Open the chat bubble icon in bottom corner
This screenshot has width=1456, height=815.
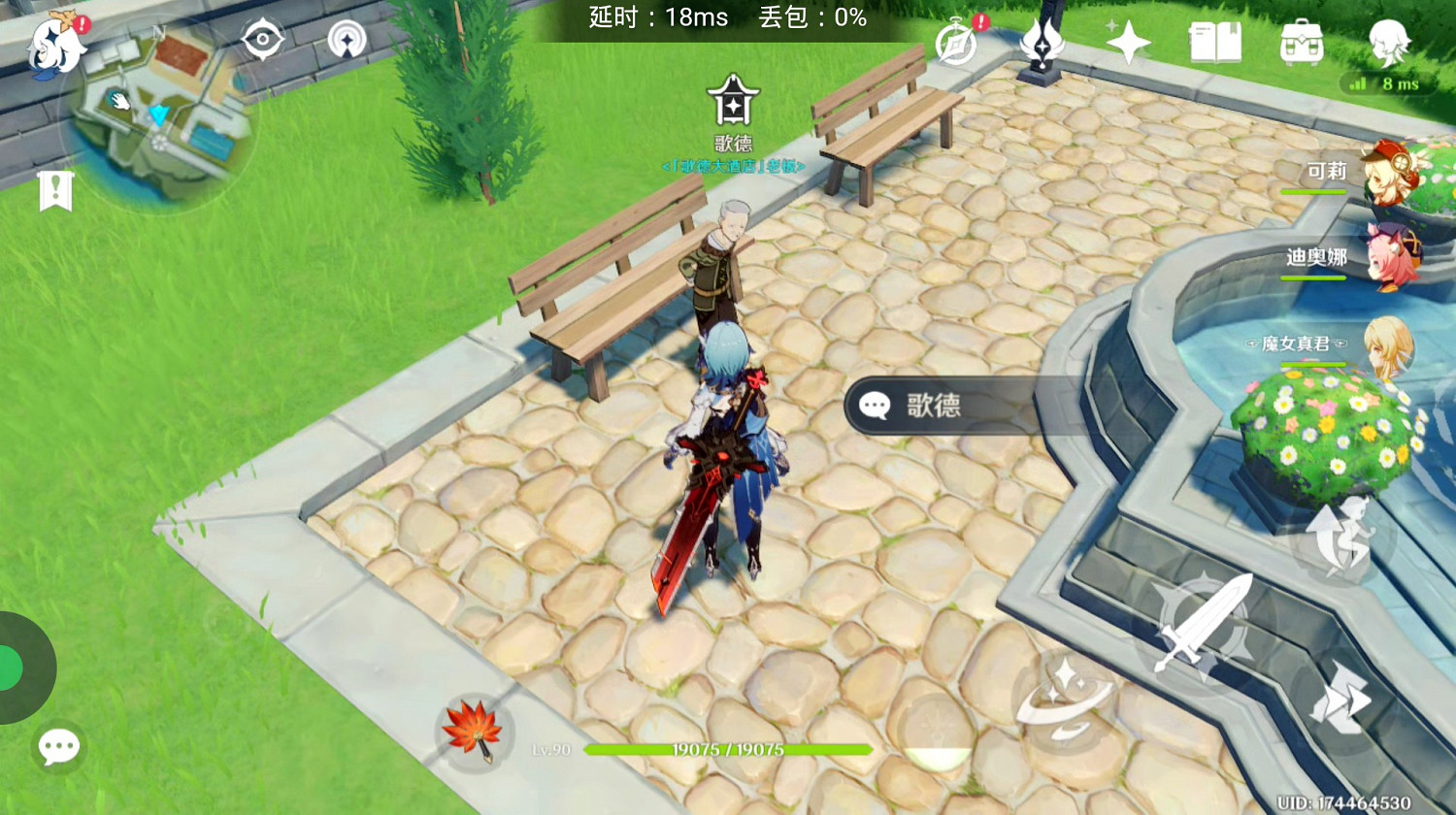pyautogui.click(x=58, y=745)
